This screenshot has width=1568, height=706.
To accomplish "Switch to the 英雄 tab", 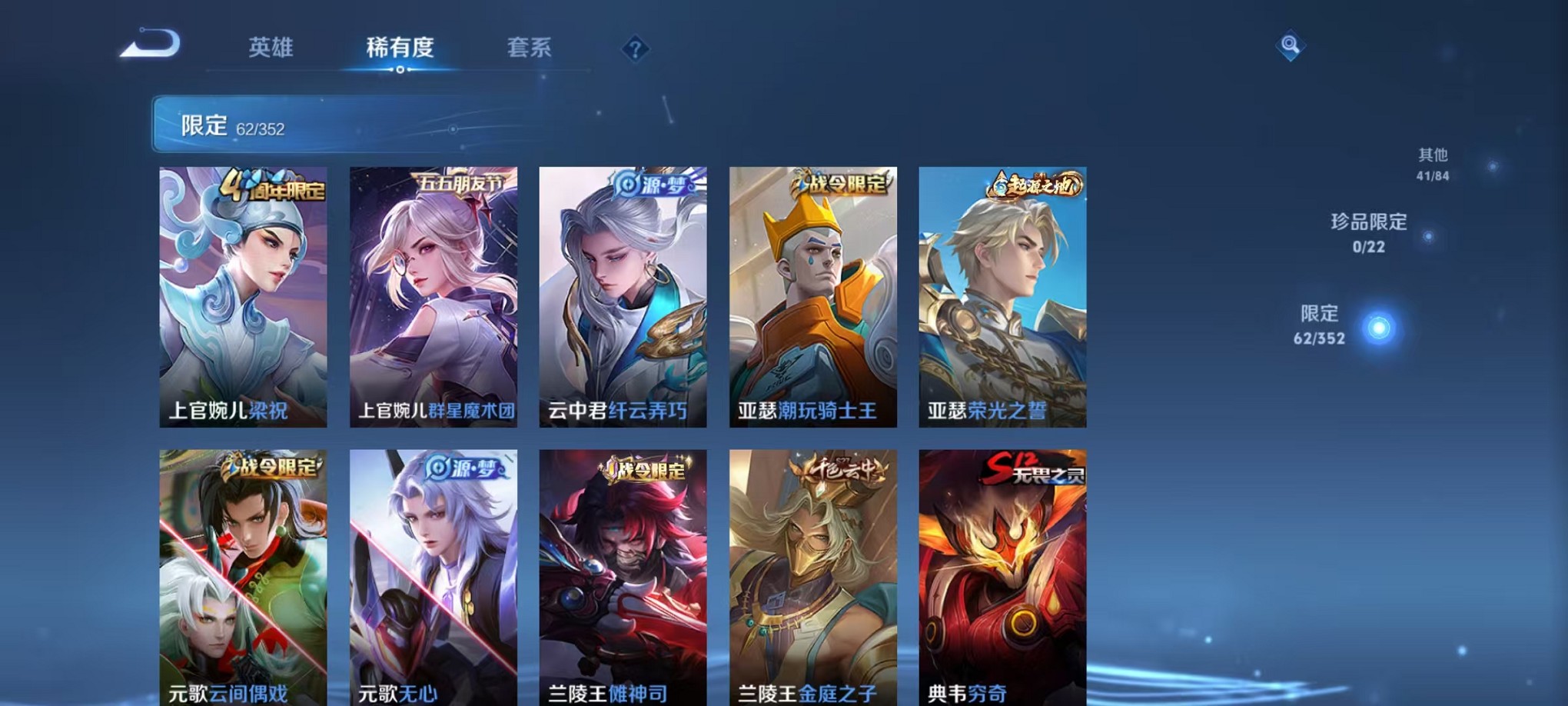I will pos(272,48).
